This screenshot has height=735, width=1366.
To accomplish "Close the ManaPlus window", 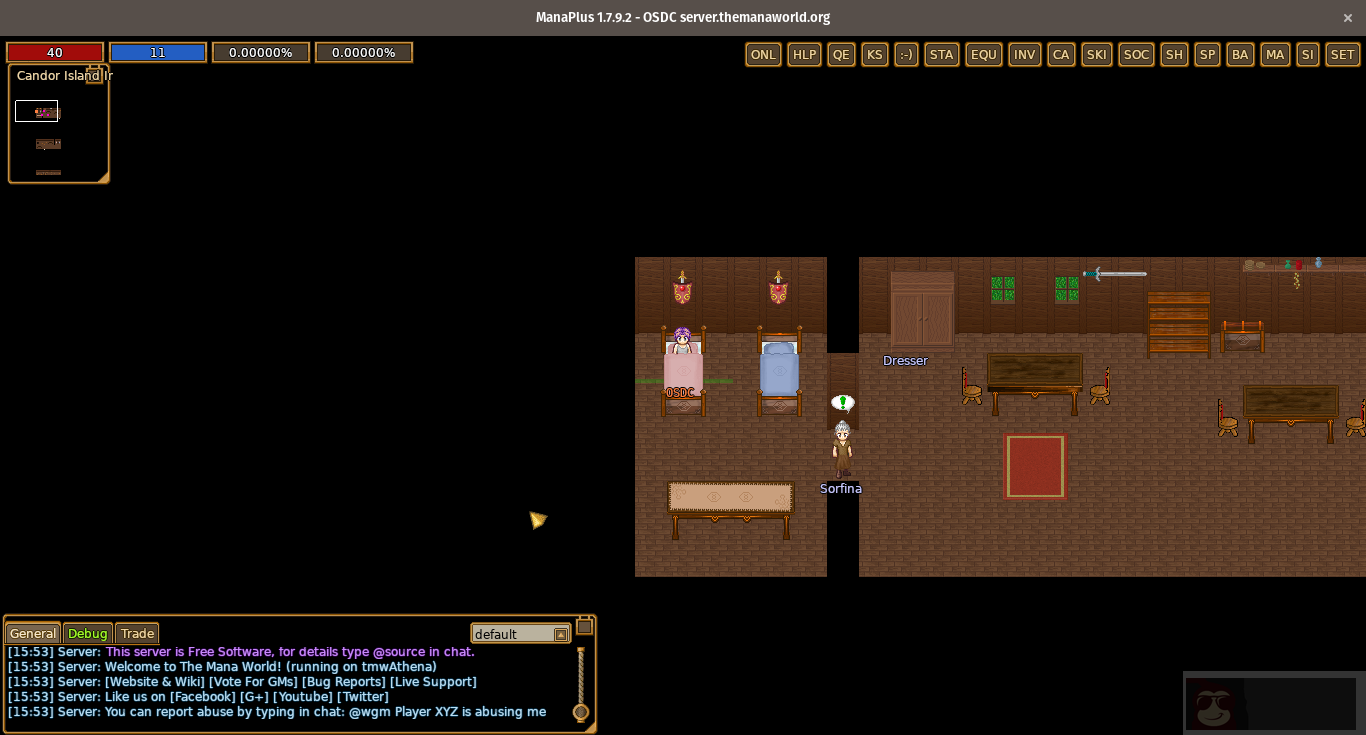I will pyautogui.click(x=1348, y=17).
